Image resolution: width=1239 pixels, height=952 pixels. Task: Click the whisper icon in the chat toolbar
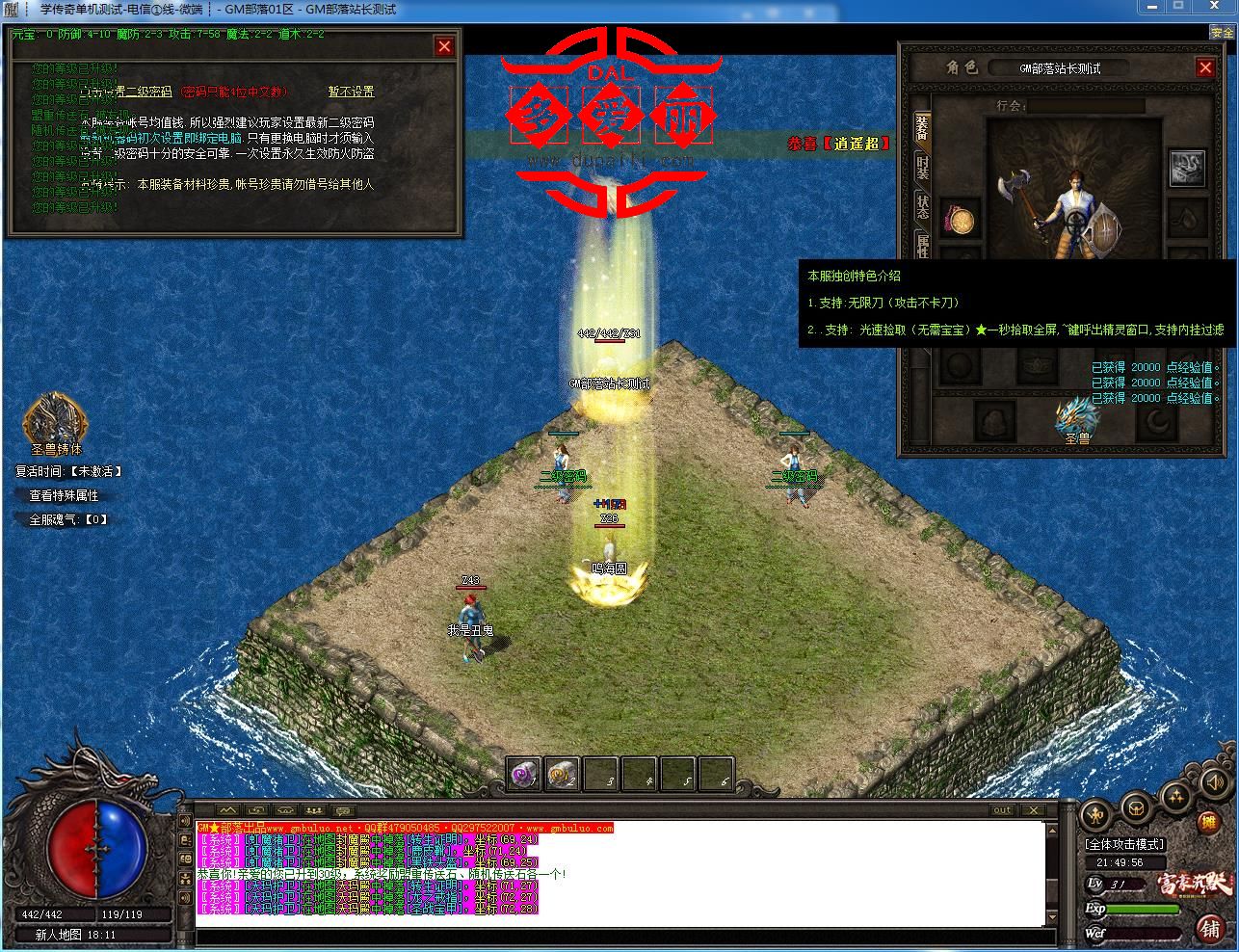coord(341,810)
